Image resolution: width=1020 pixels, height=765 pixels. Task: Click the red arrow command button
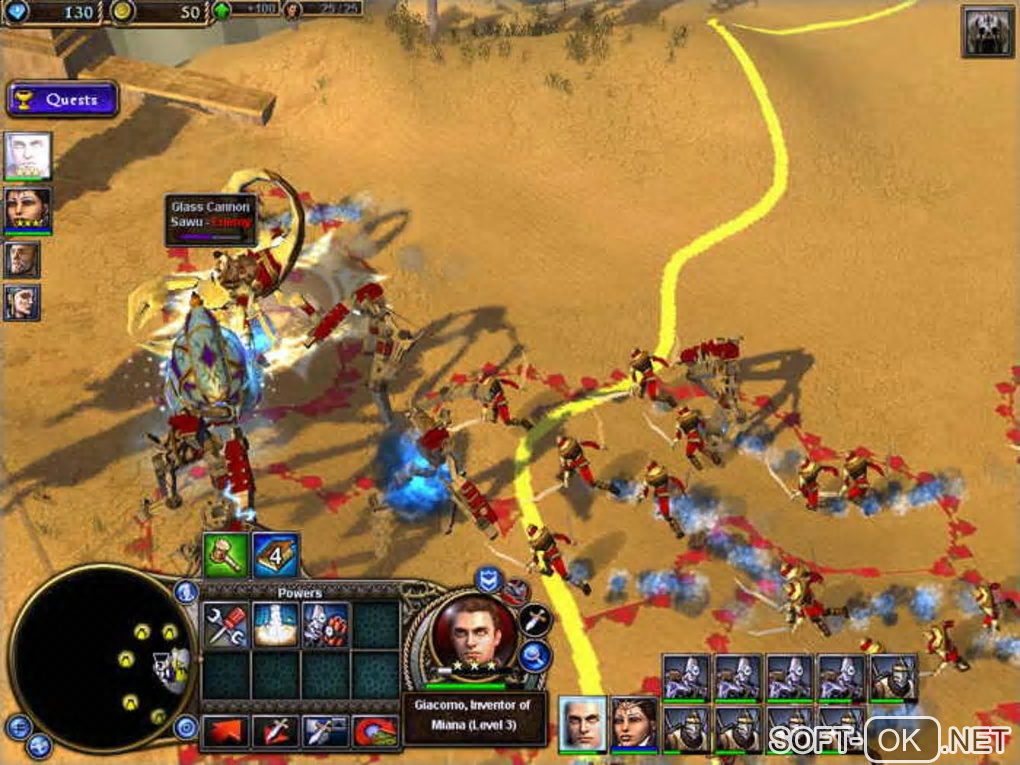pos(226,733)
